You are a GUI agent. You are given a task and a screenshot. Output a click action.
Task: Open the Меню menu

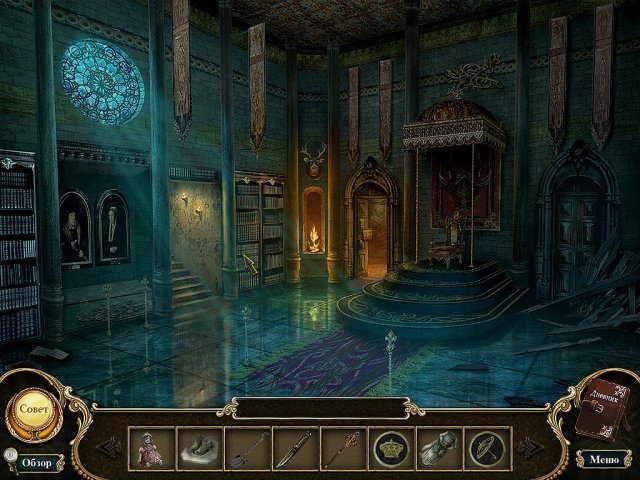(603, 459)
